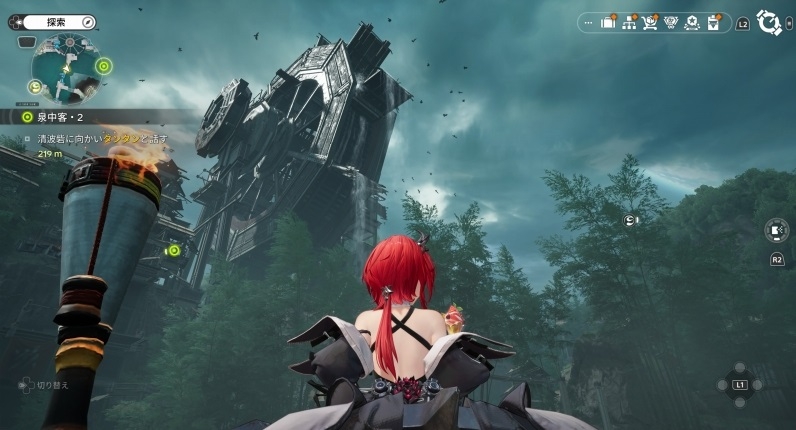This screenshot has width=796, height=430.
Task: Open the star medal badge icon
Action: [692, 22]
